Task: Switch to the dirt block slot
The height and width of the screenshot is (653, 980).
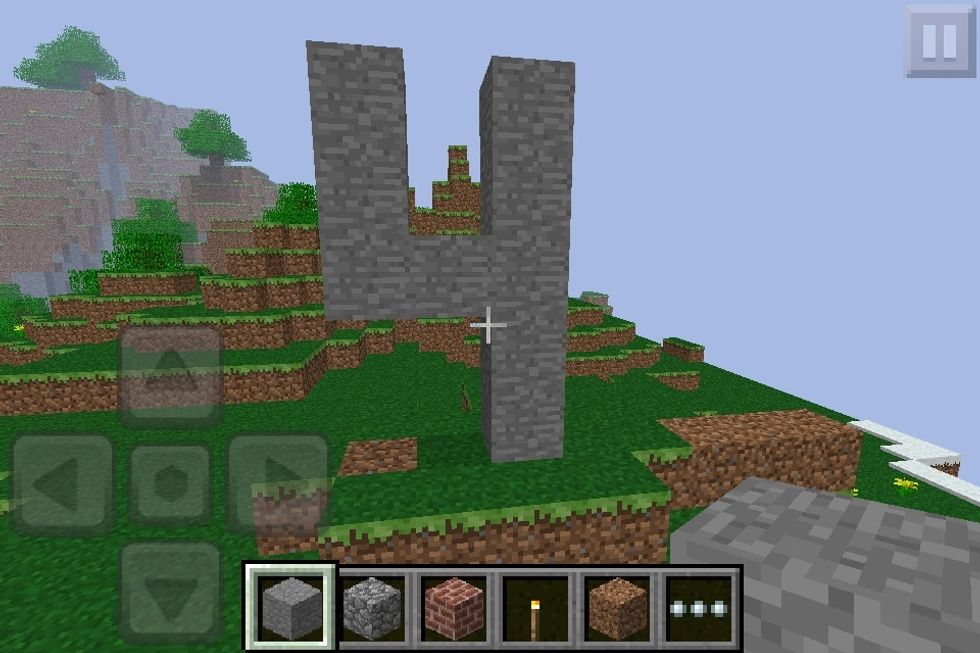Action: (618, 606)
